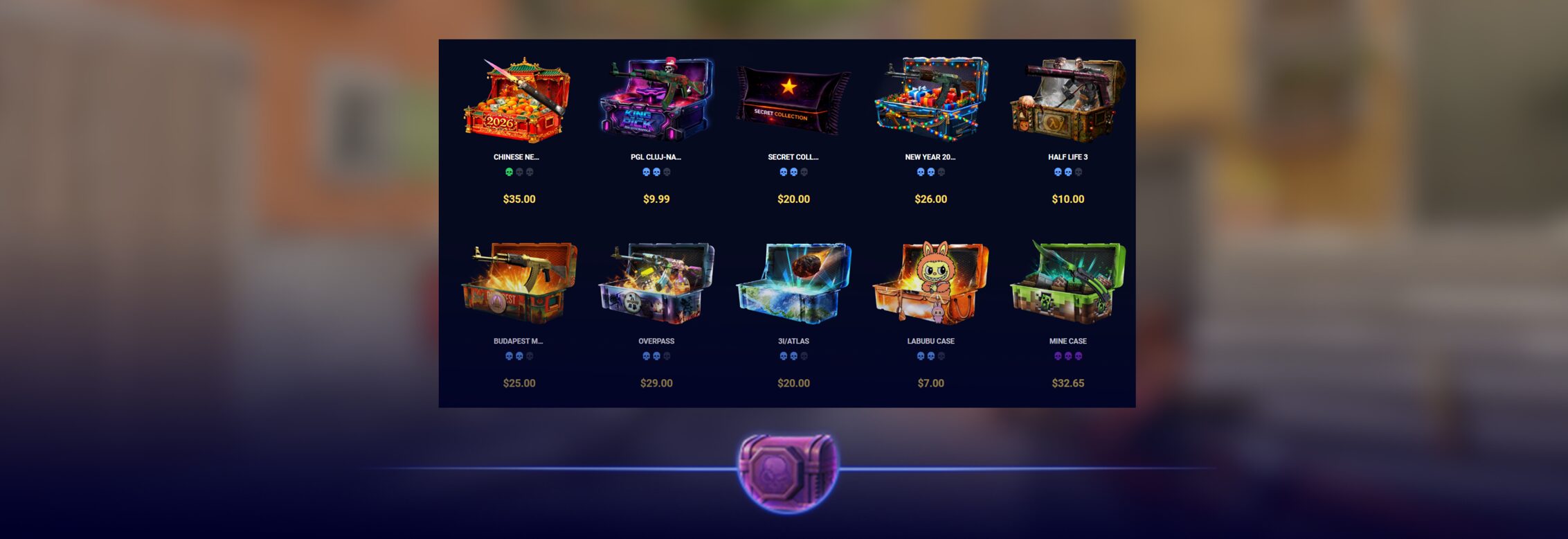Image resolution: width=1568 pixels, height=539 pixels.
Task: Choose the 3I/ATLAS comet case
Action: click(x=793, y=284)
